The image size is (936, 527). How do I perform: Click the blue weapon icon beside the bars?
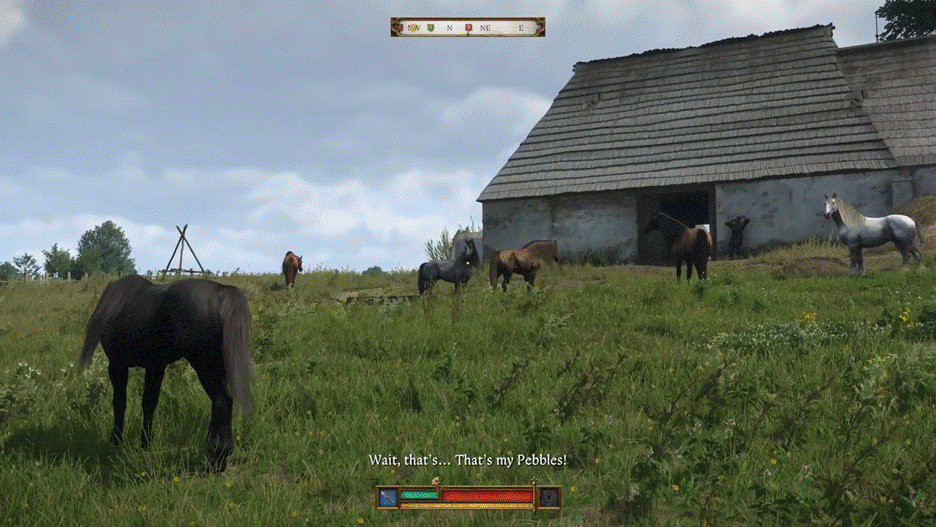[x=388, y=496]
